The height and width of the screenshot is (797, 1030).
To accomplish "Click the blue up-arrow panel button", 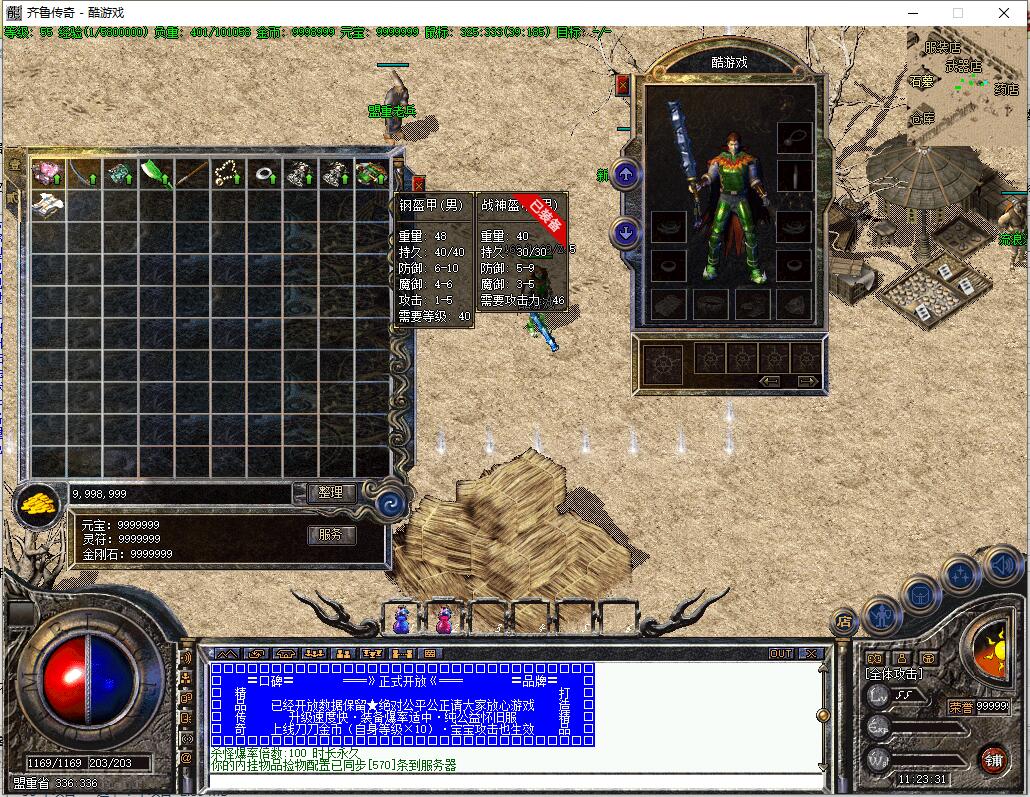I will pos(626,175).
